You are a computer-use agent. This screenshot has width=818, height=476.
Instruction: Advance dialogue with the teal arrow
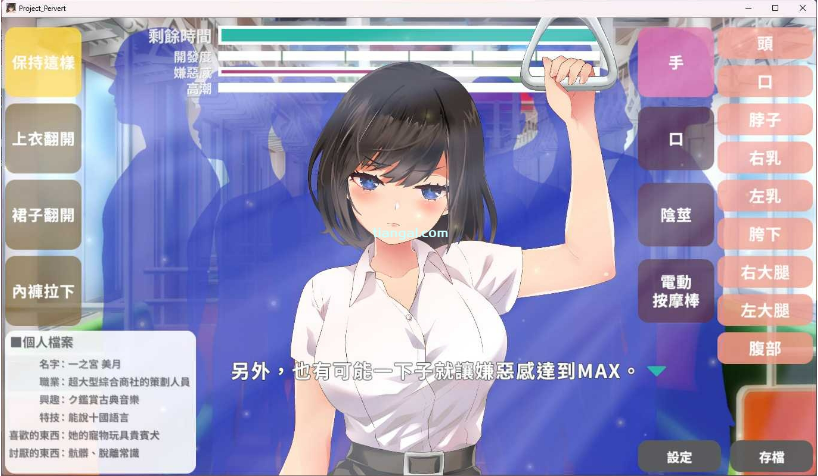(656, 371)
